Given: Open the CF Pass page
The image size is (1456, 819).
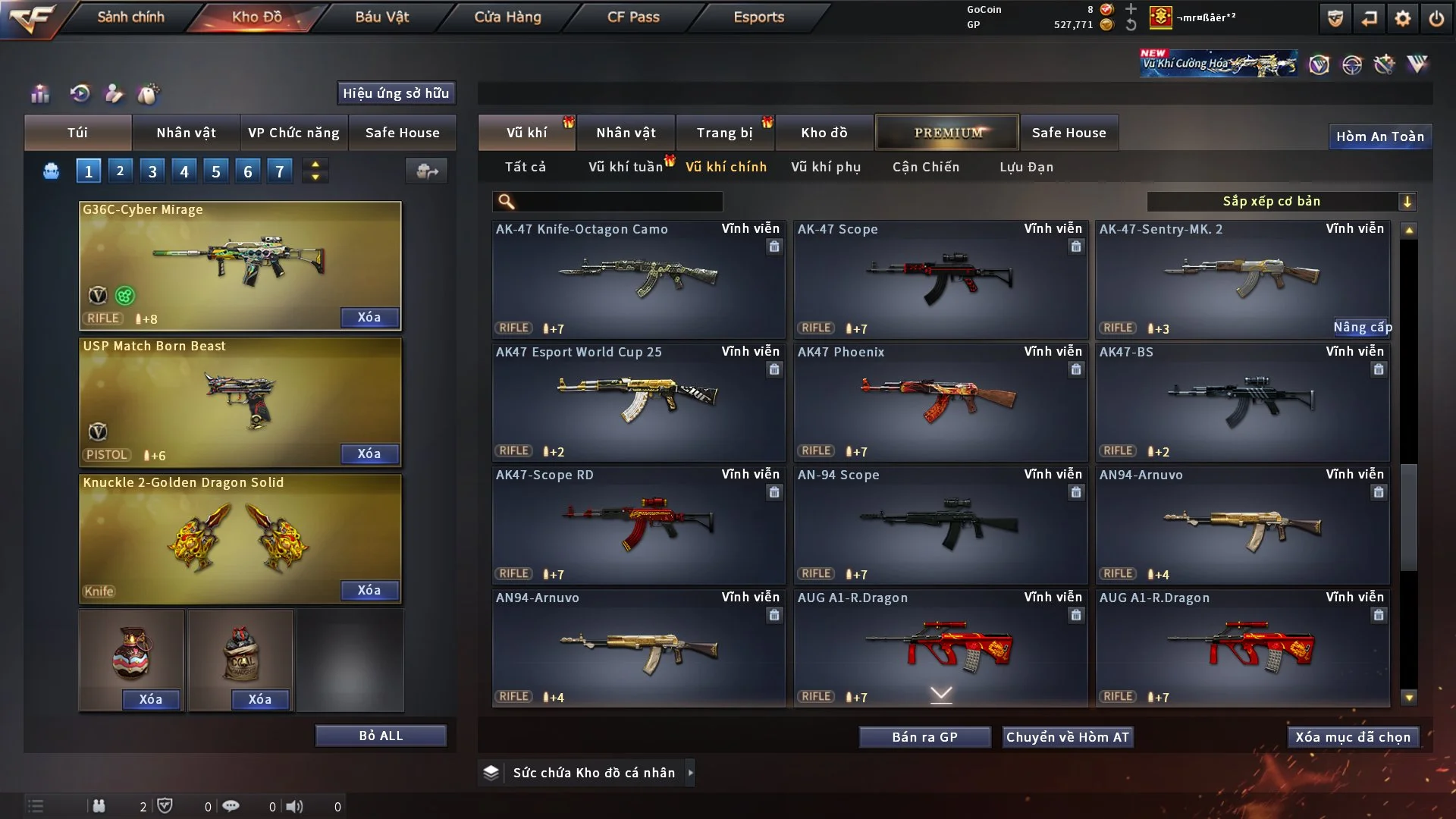Looking at the screenshot, I should coord(633,17).
